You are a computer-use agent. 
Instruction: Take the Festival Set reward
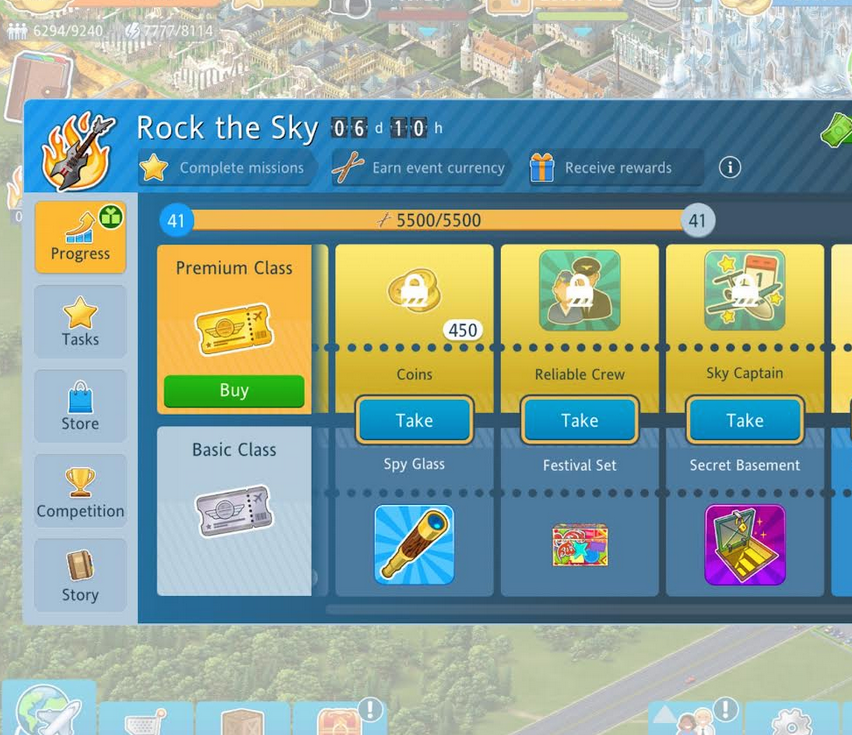579,420
